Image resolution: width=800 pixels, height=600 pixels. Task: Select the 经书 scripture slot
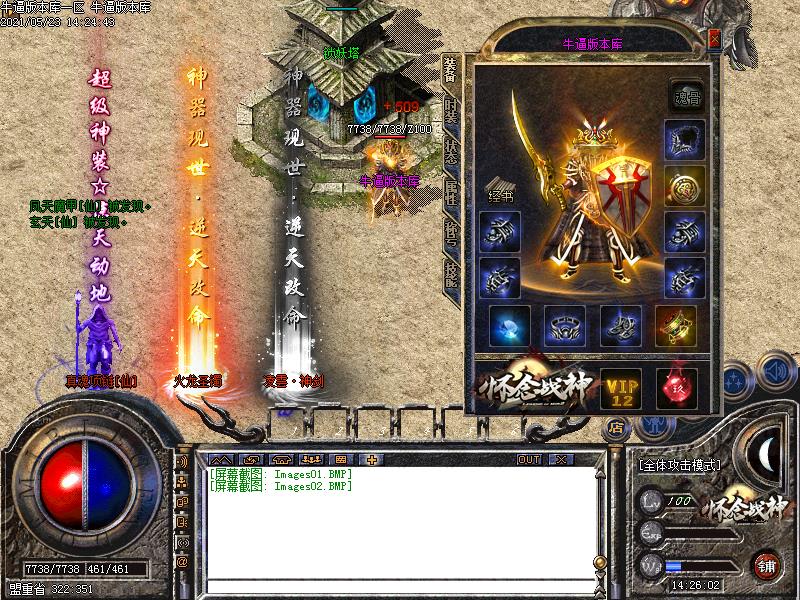pos(500,190)
